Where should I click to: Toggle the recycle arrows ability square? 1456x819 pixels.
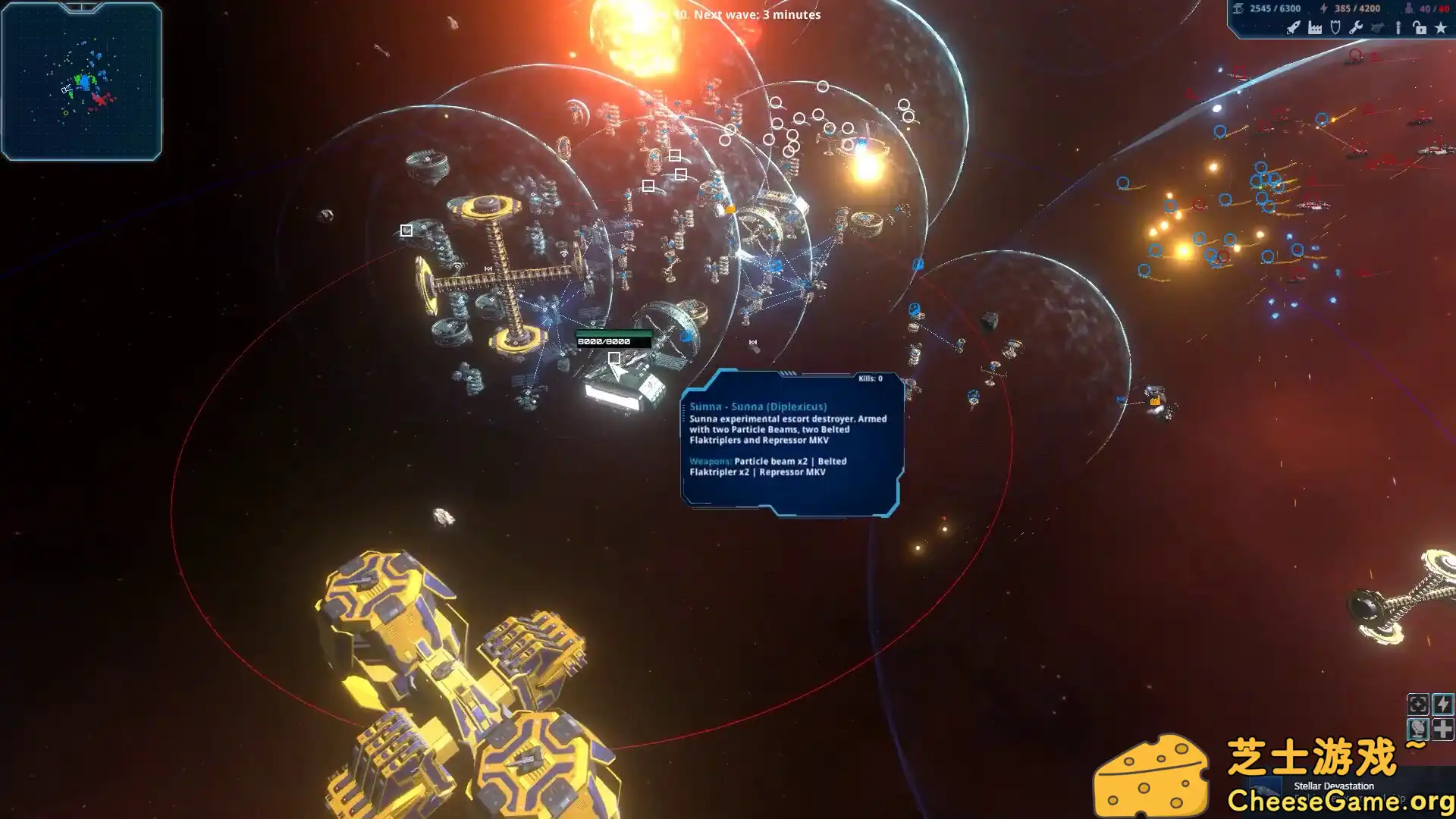coord(1418,705)
